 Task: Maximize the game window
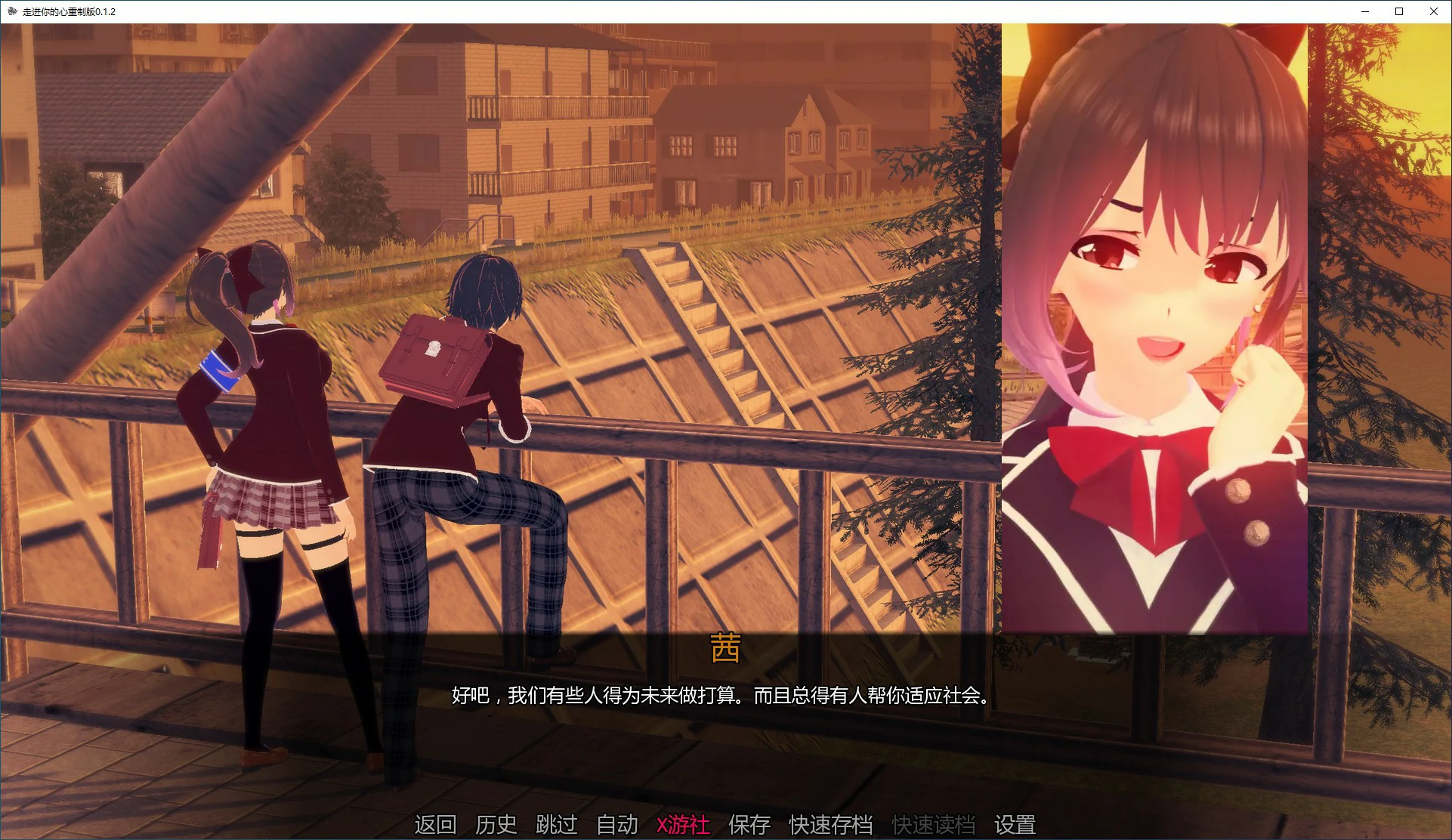(1398, 11)
